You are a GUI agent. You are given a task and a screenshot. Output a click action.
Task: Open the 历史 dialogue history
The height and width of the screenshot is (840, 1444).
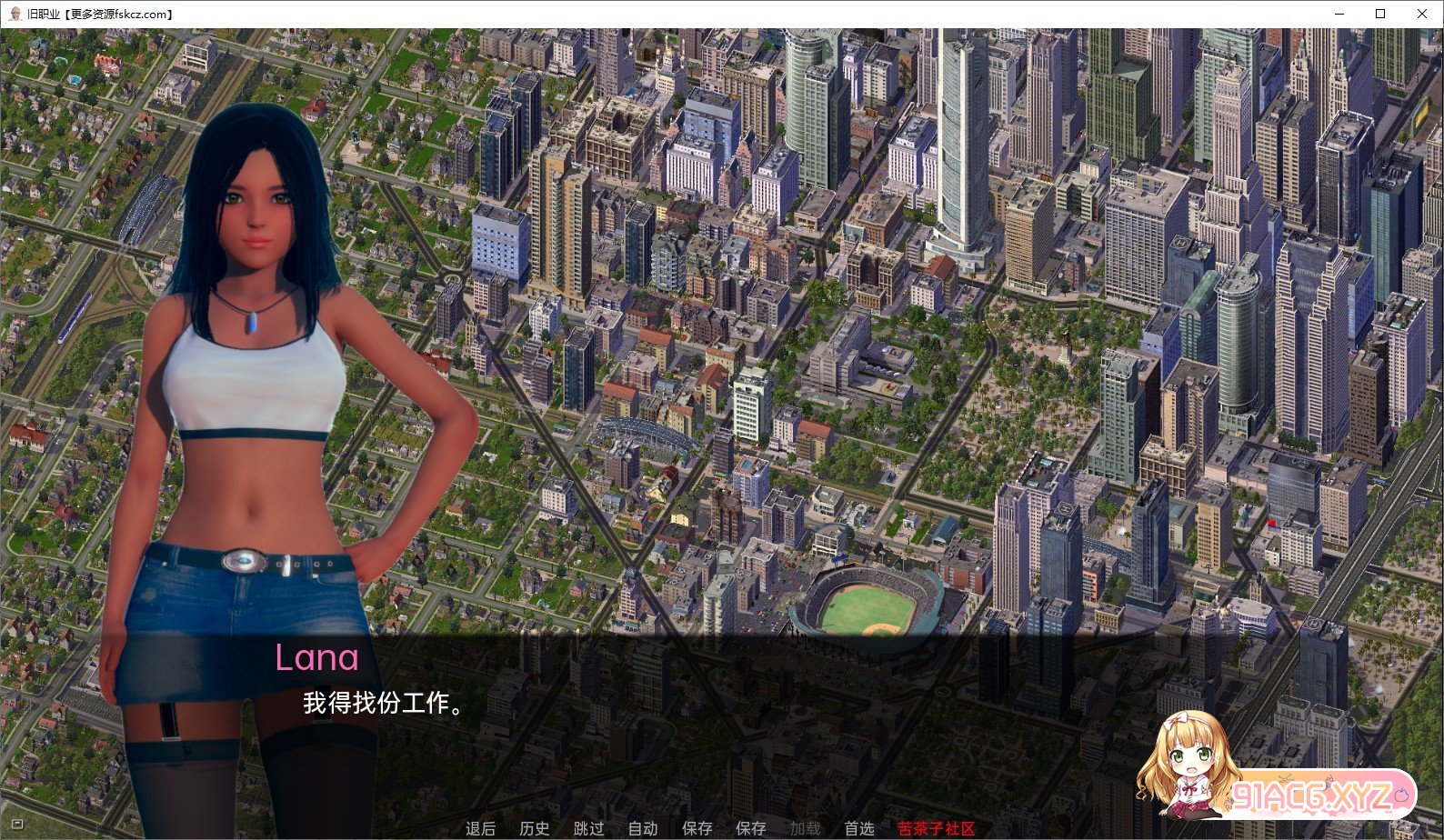[x=535, y=828]
